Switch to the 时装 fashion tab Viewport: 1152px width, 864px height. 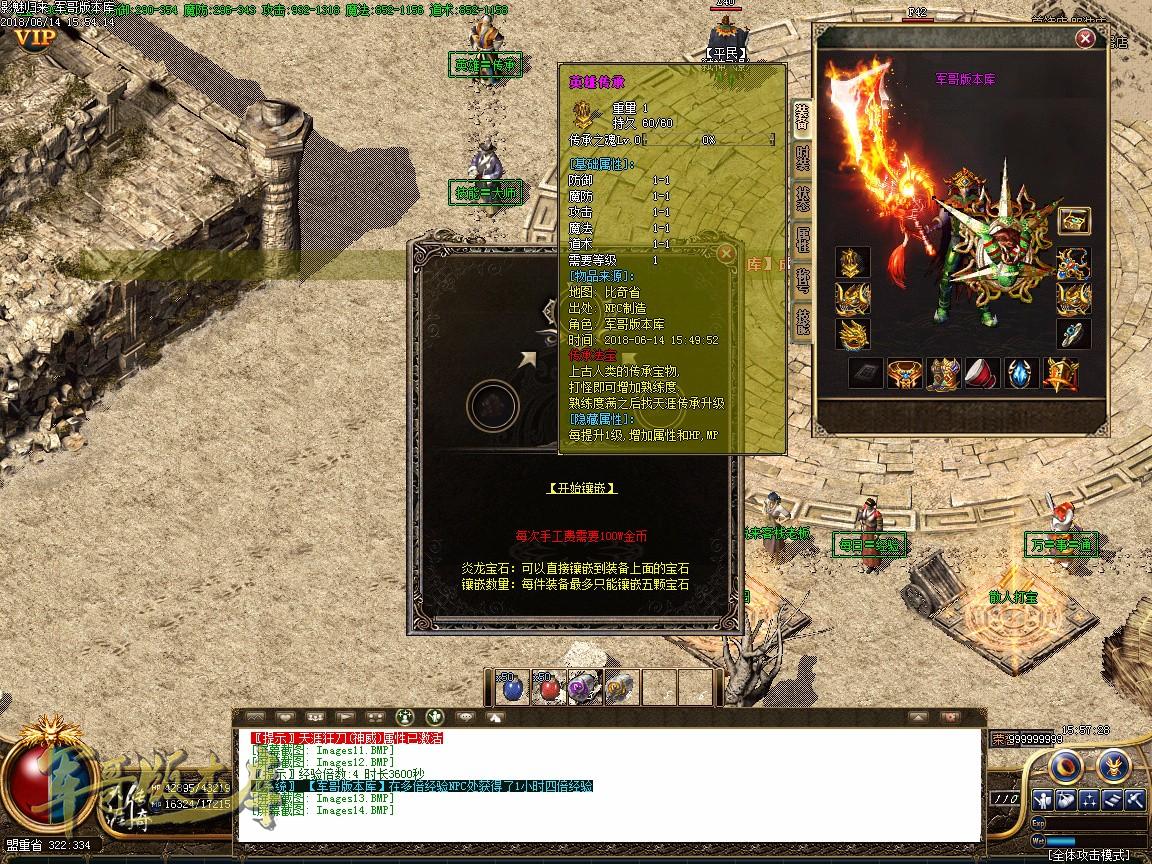(802, 157)
